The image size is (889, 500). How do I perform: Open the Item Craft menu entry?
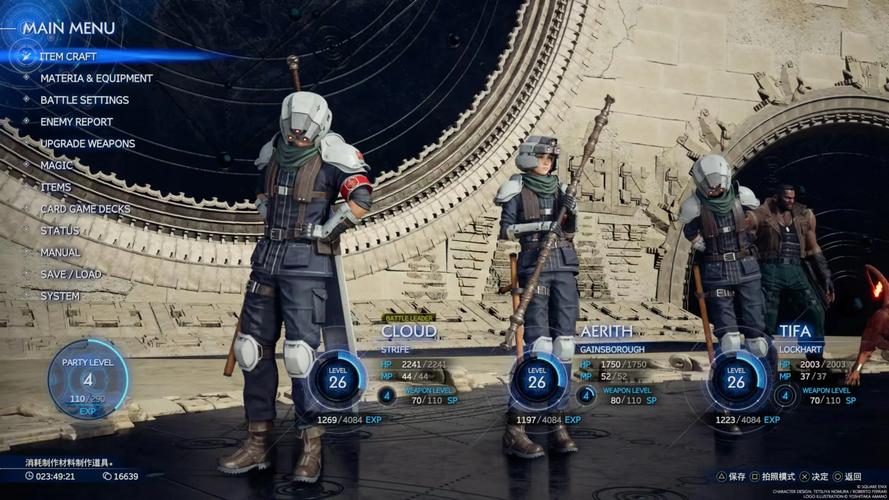(68, 56)
